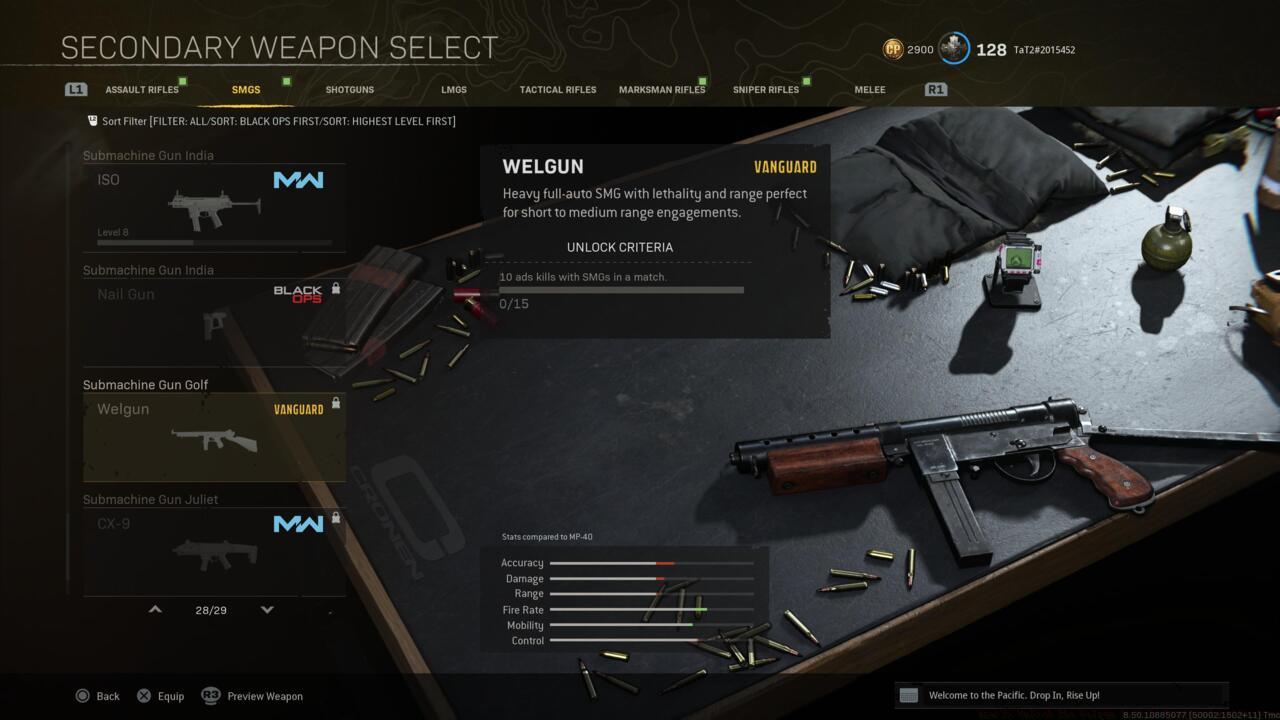Switch to the Shotguns tab
Screen dimensions: 1280x720
(349, 89)
